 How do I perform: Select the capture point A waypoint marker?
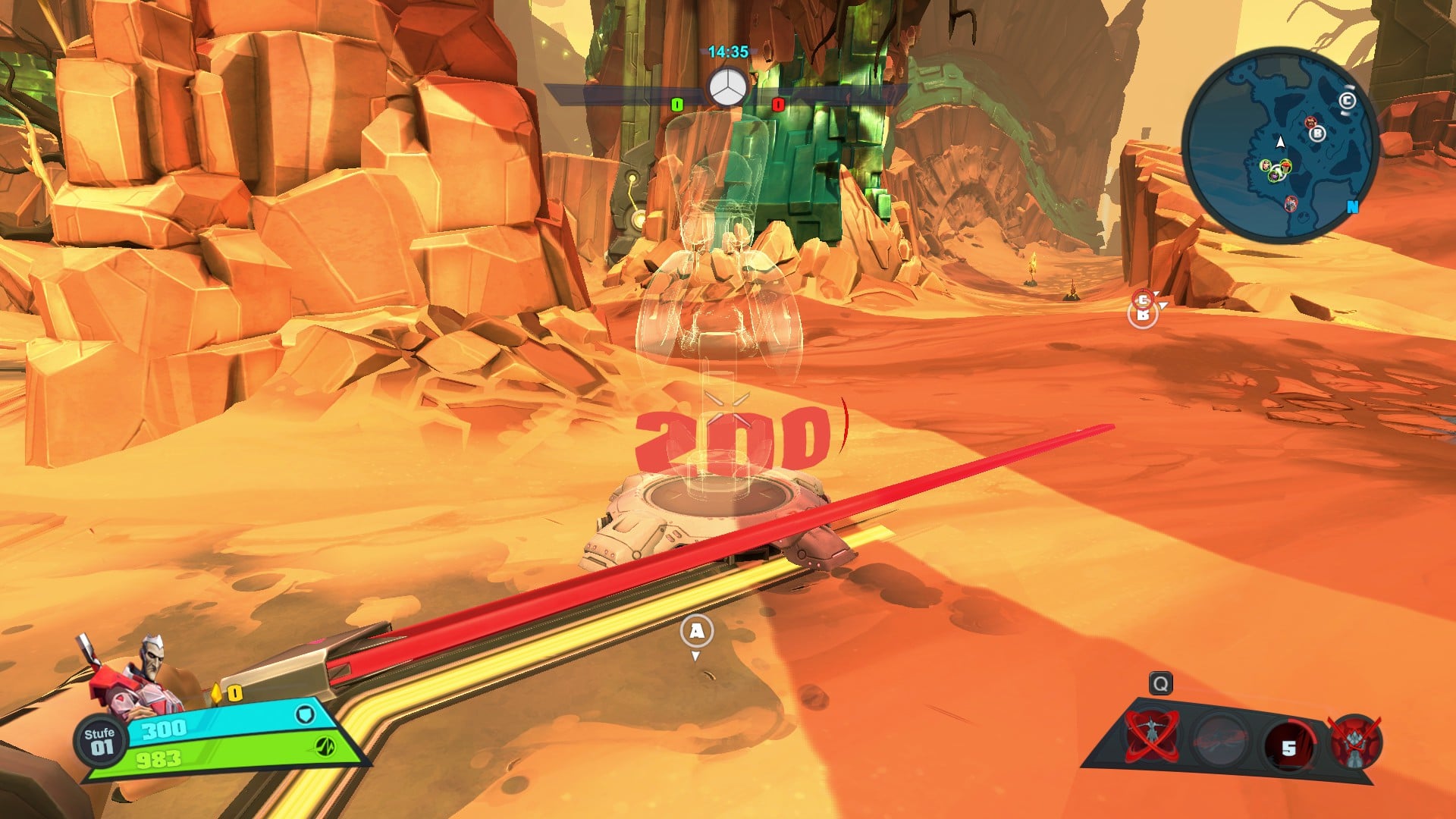click(696, 631)
